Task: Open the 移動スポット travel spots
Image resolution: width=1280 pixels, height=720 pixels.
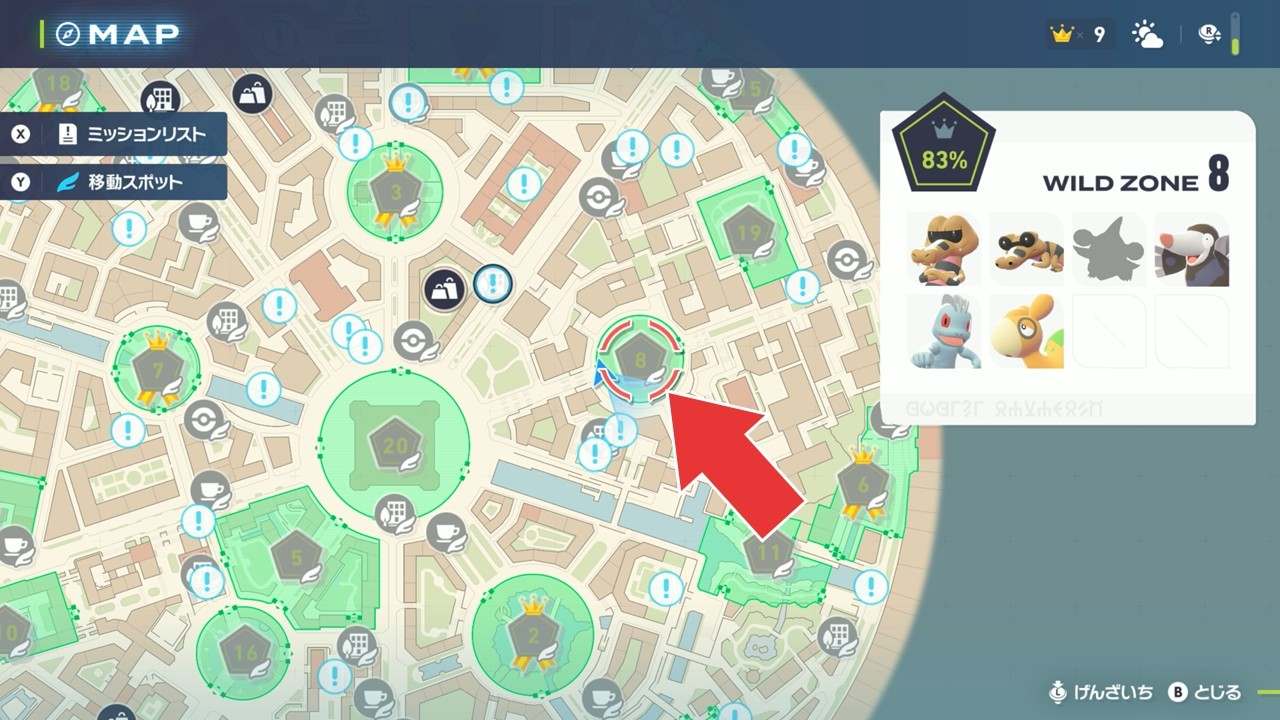Action: click(114, 183)
